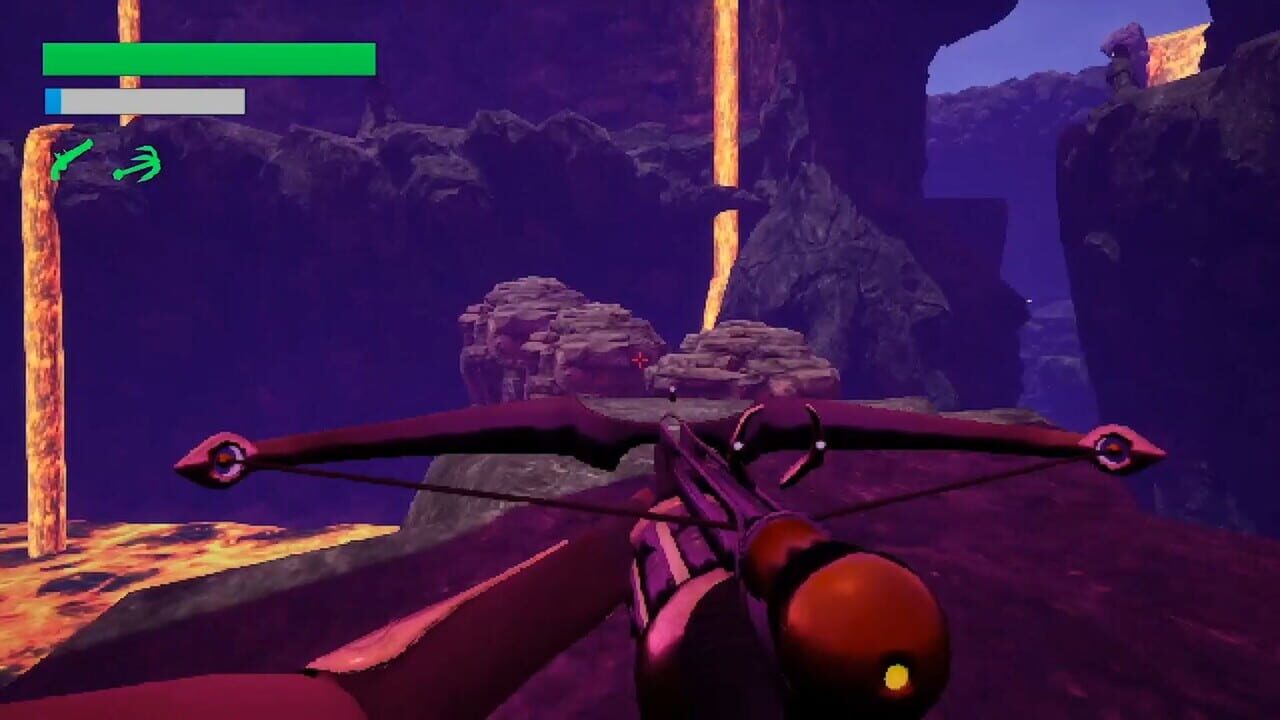Image resolution: width=1280 pixels, height=720 pixels.
Task: Click the blue stamina bar slider
Action: click(x=52, y=100)
